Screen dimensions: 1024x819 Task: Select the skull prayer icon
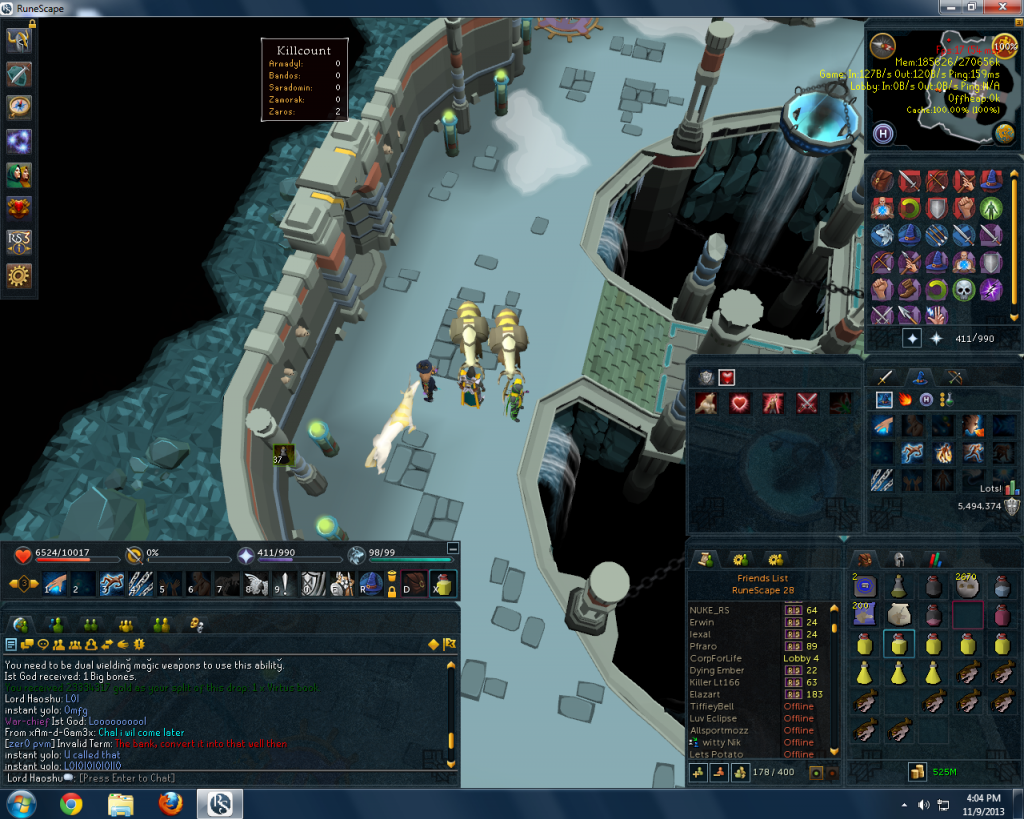pyautogui.click(x=964, y=290)
